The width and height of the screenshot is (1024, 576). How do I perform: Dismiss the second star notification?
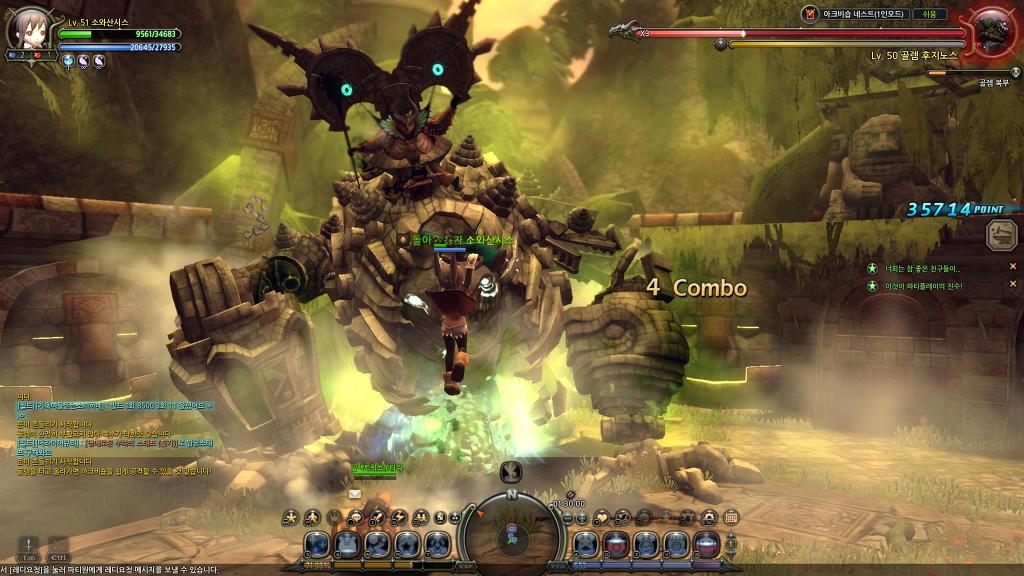click(x=1013, y=286)
